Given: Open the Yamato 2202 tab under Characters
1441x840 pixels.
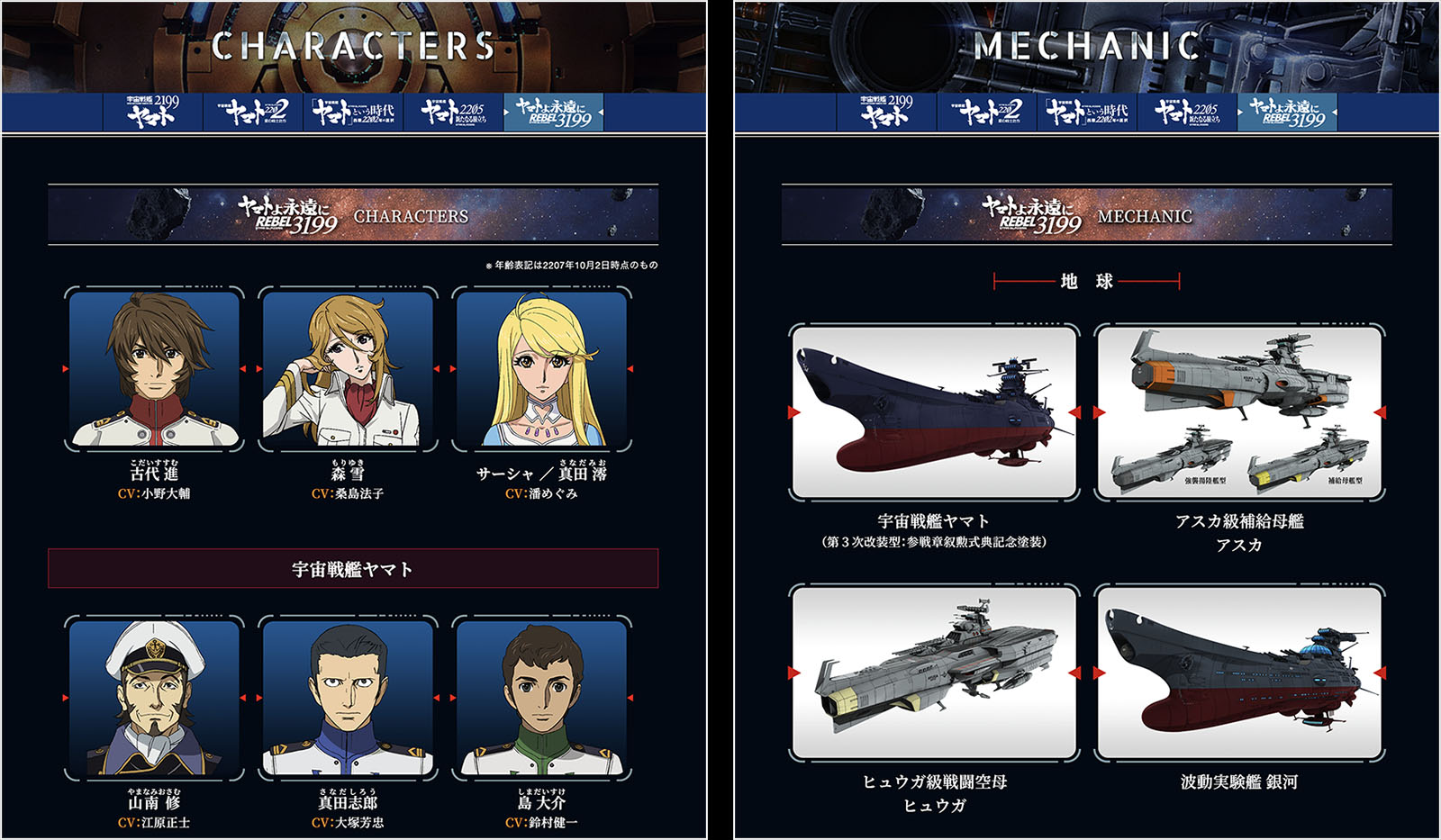Looking at the screenshot, I should [255, 113].
